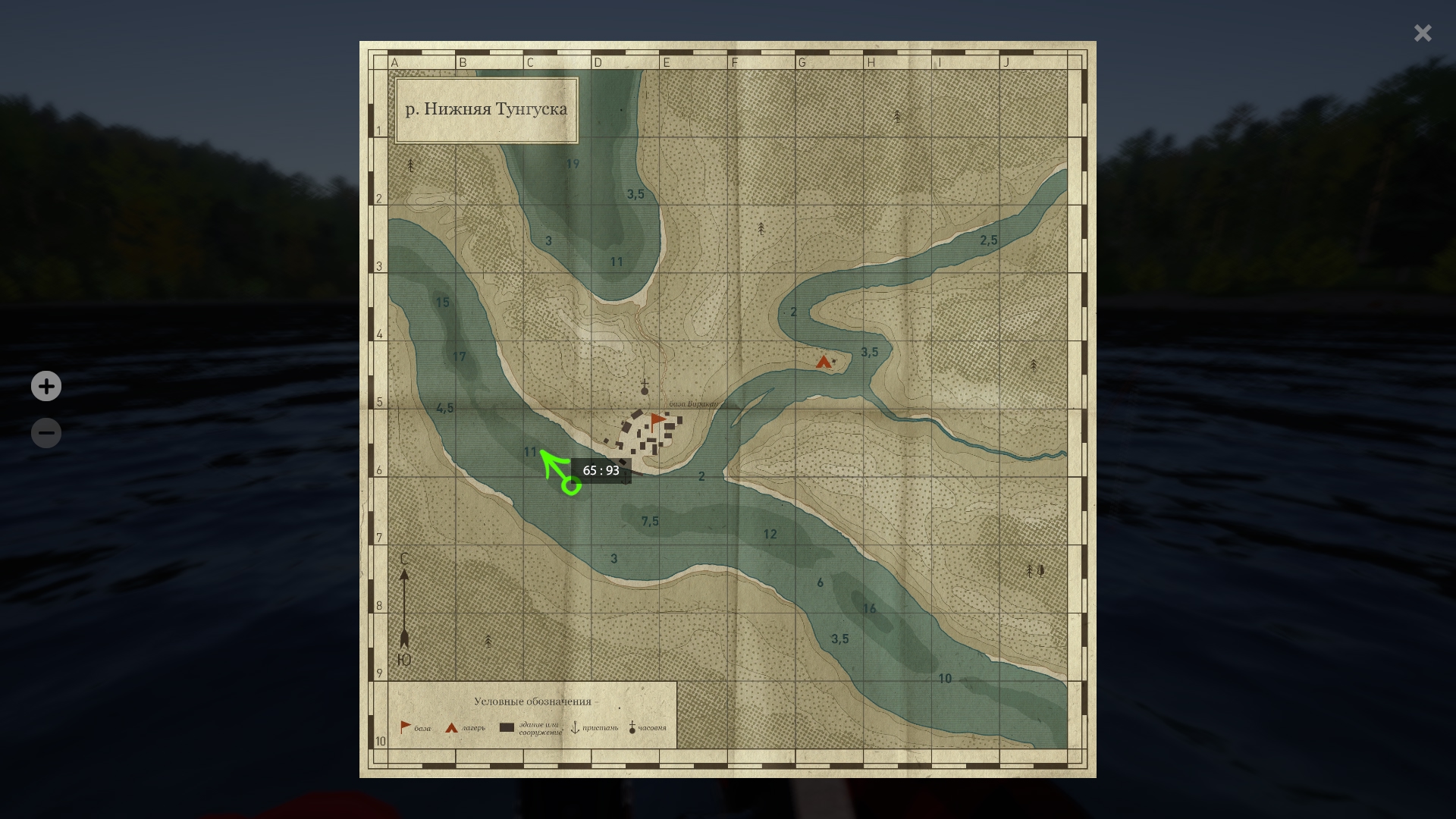1456x819 pixels.
Task: Click the red tent camp marker
Action: tap(824, 362)
